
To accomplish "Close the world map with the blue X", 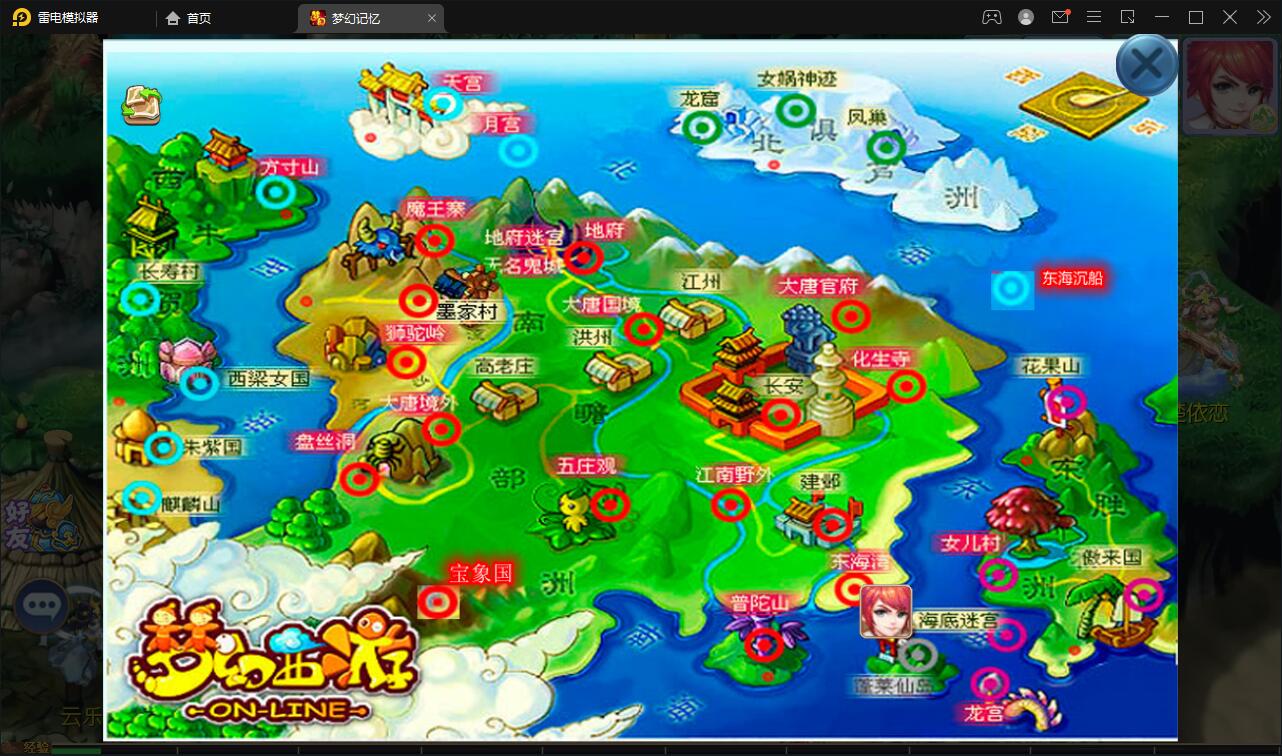I will [1146, 63].
